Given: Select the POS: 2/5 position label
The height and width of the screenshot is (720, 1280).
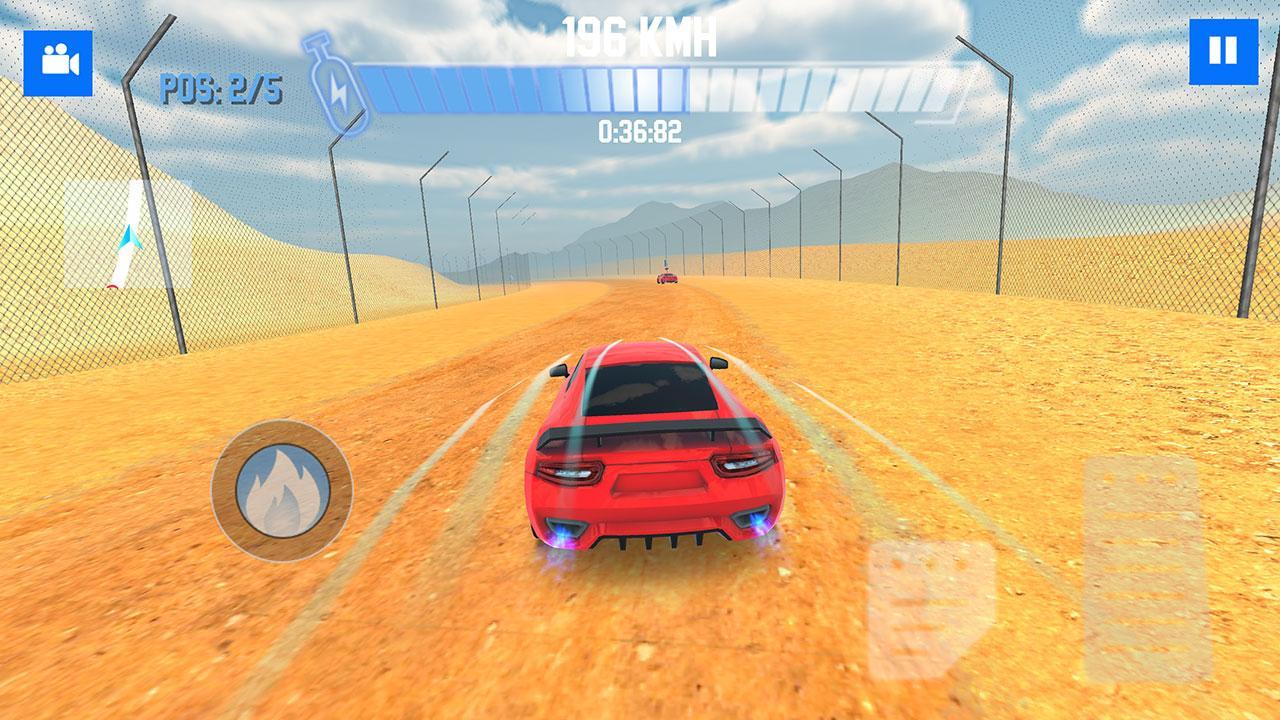Looking at the screenshot, I should (x=222, y=86).
